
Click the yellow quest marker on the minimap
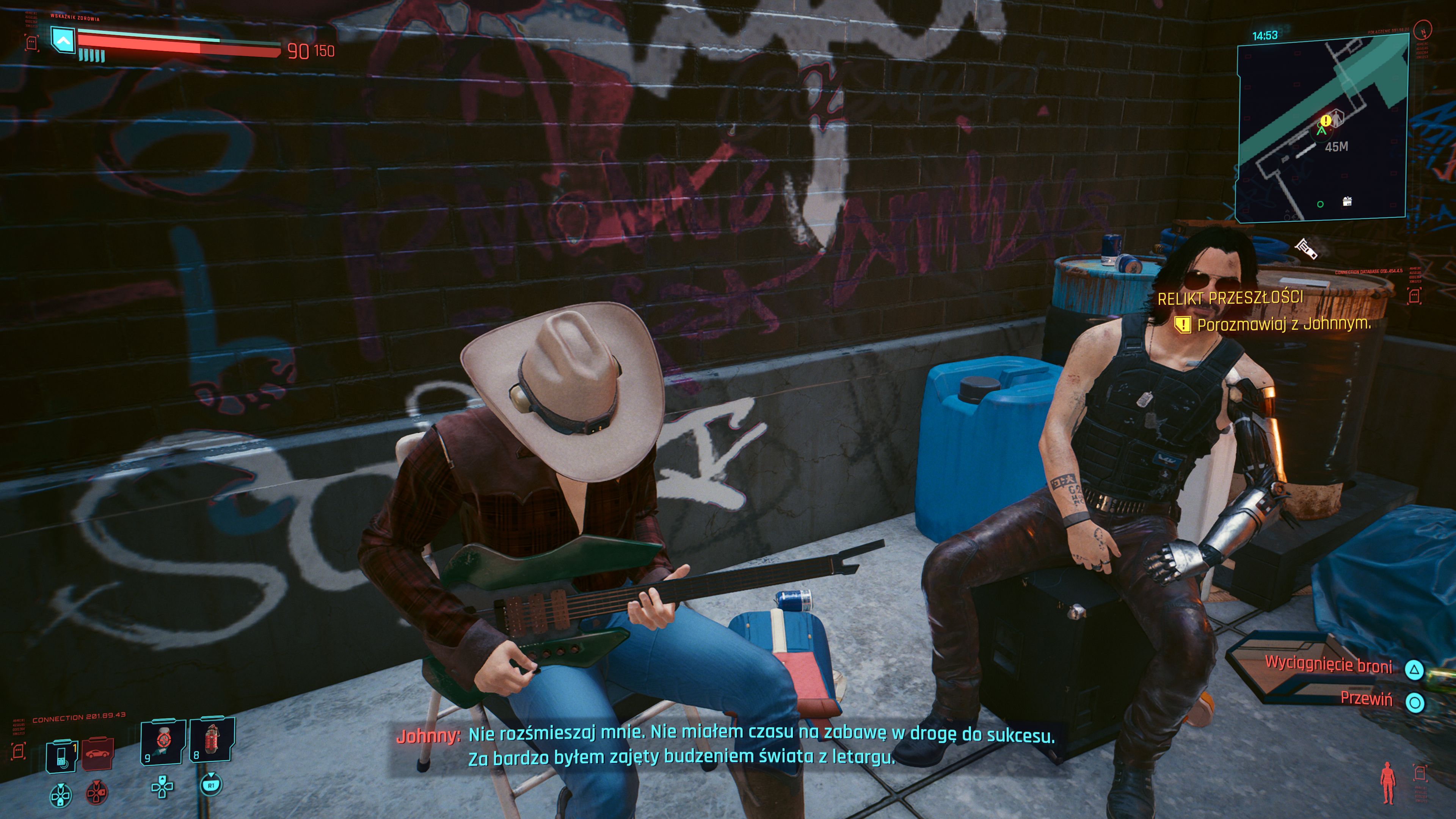[1325, 121]
